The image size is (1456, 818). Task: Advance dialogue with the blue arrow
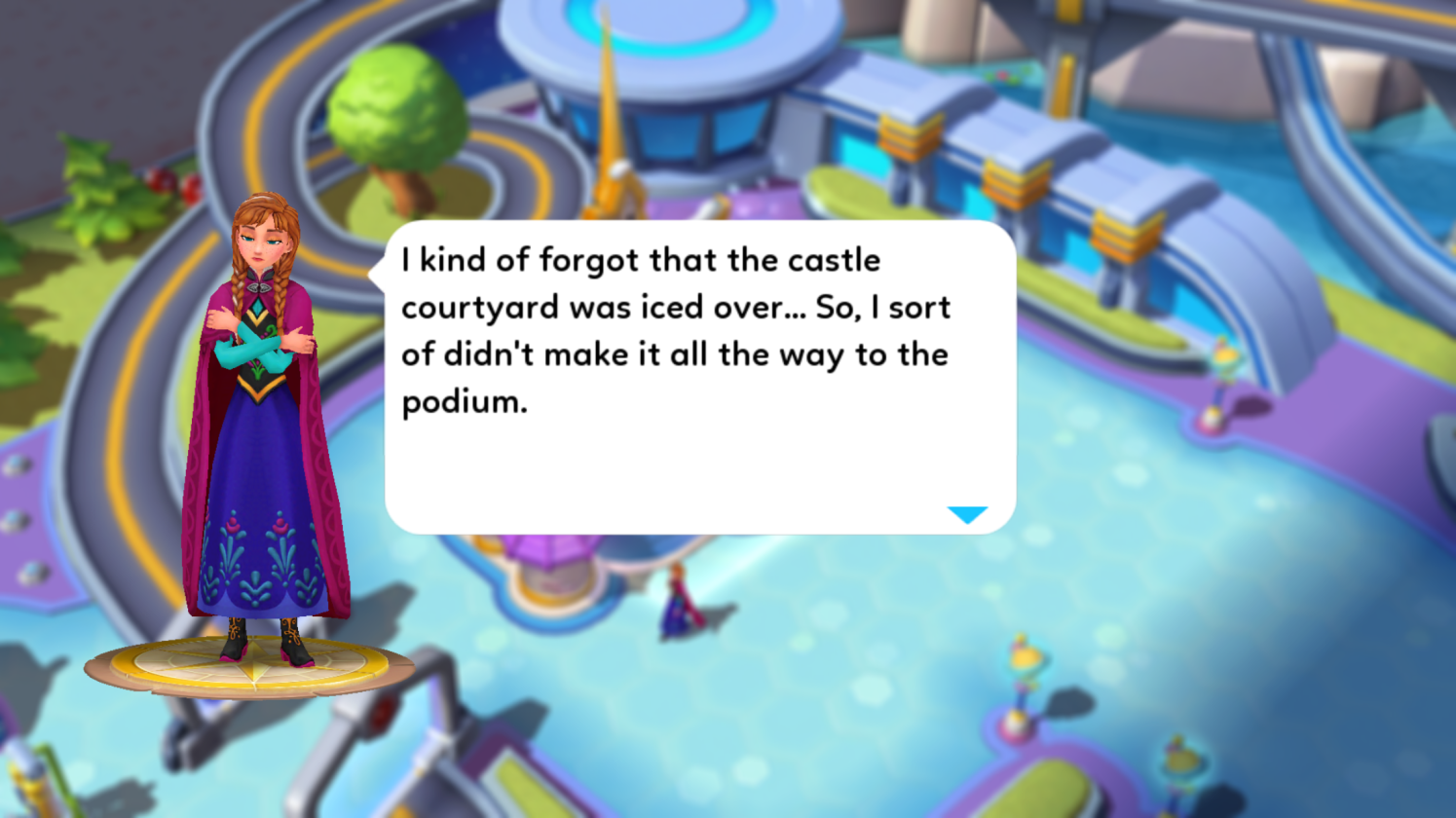pyautogui.click(x=967, y=514)
